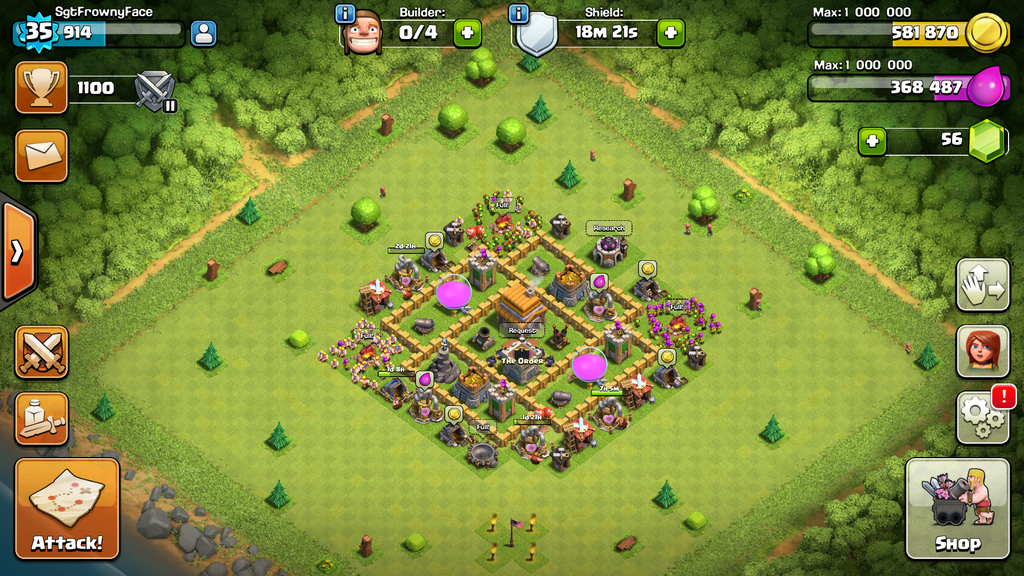Open the trophy league rankings

[41, 88]
